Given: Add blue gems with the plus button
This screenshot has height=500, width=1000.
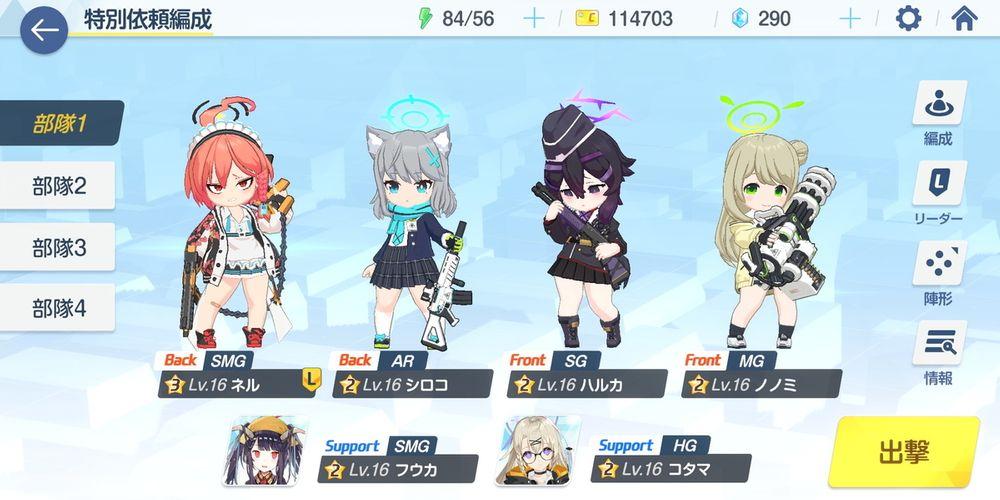Looking at the screenshot, I should (849, 18).
